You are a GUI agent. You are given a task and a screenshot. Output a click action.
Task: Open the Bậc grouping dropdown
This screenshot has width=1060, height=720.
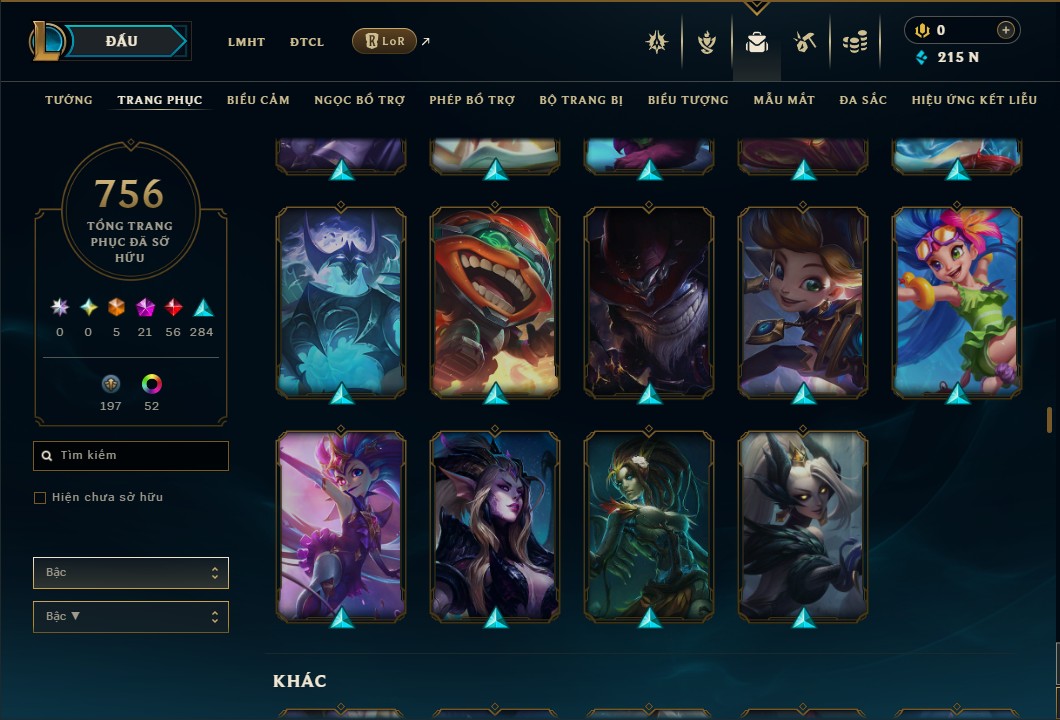pyautogui.click(x=131, y=573)
